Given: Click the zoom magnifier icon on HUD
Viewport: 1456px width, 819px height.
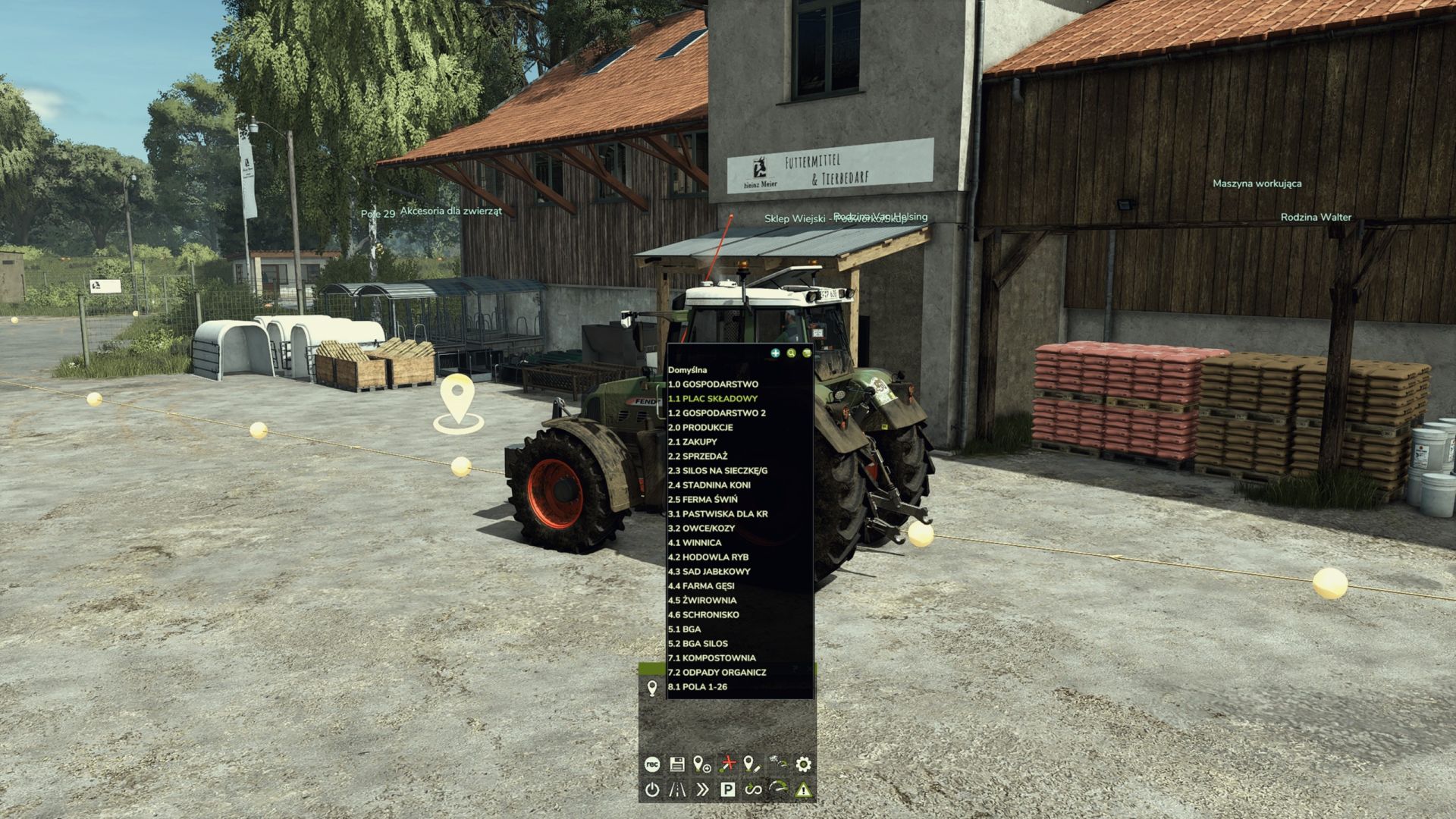Looking at the screenshot, I should click(x=791, y=352).
